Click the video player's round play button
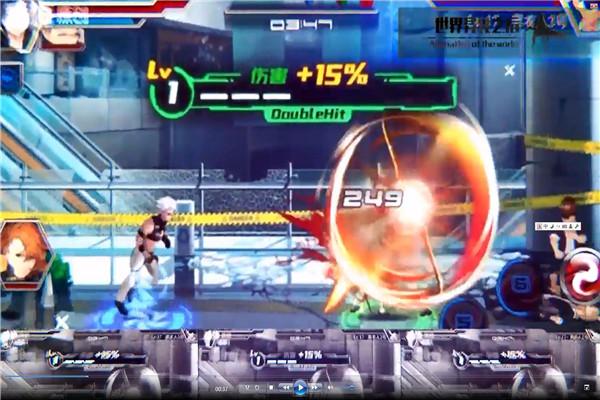The height and width of the screenshot is (400, 600). tap(299, 387)
